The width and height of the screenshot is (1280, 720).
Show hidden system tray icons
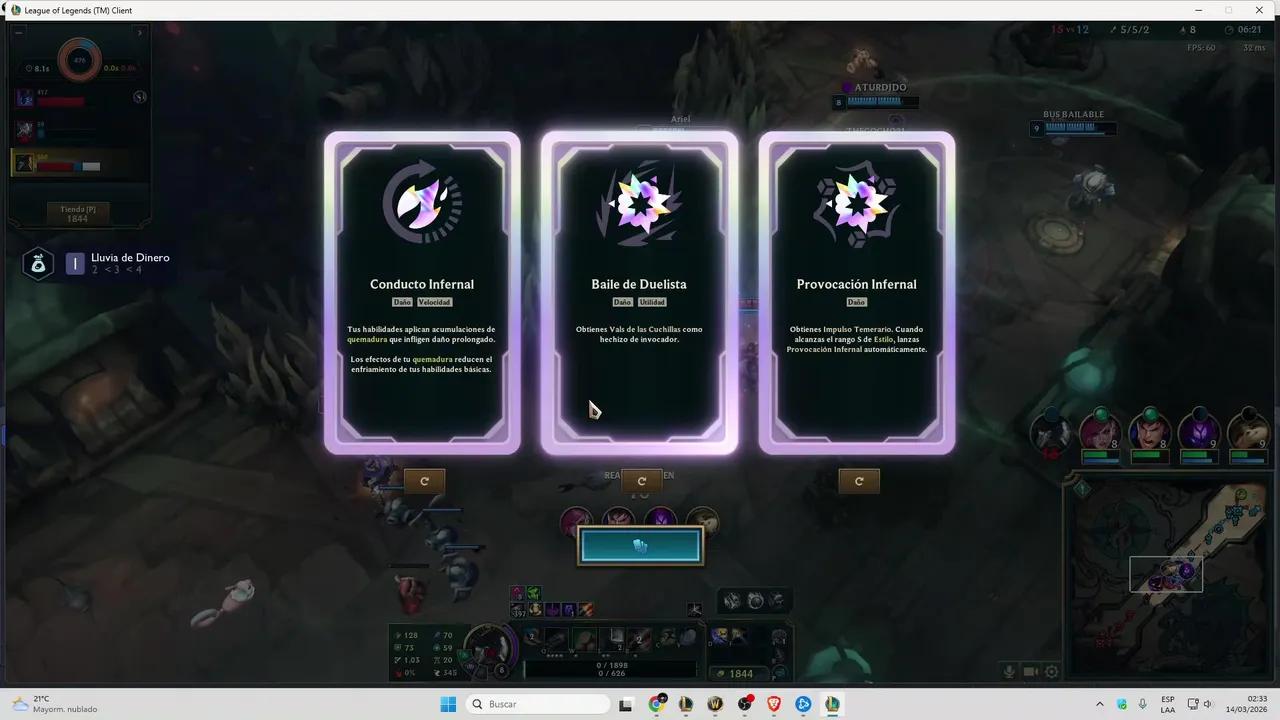coord(1100,704)
